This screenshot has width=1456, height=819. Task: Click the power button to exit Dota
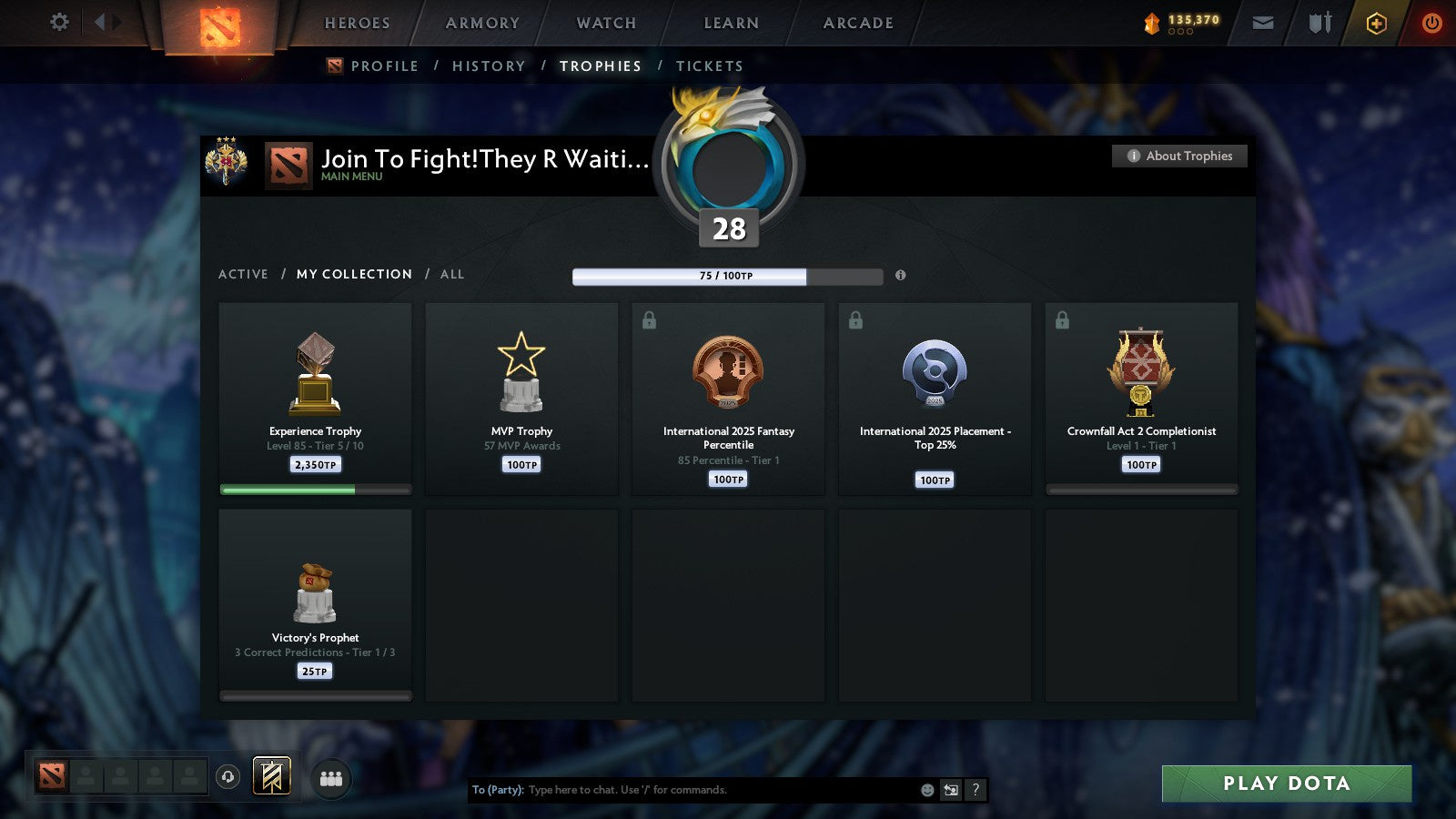click(1431, 23)
